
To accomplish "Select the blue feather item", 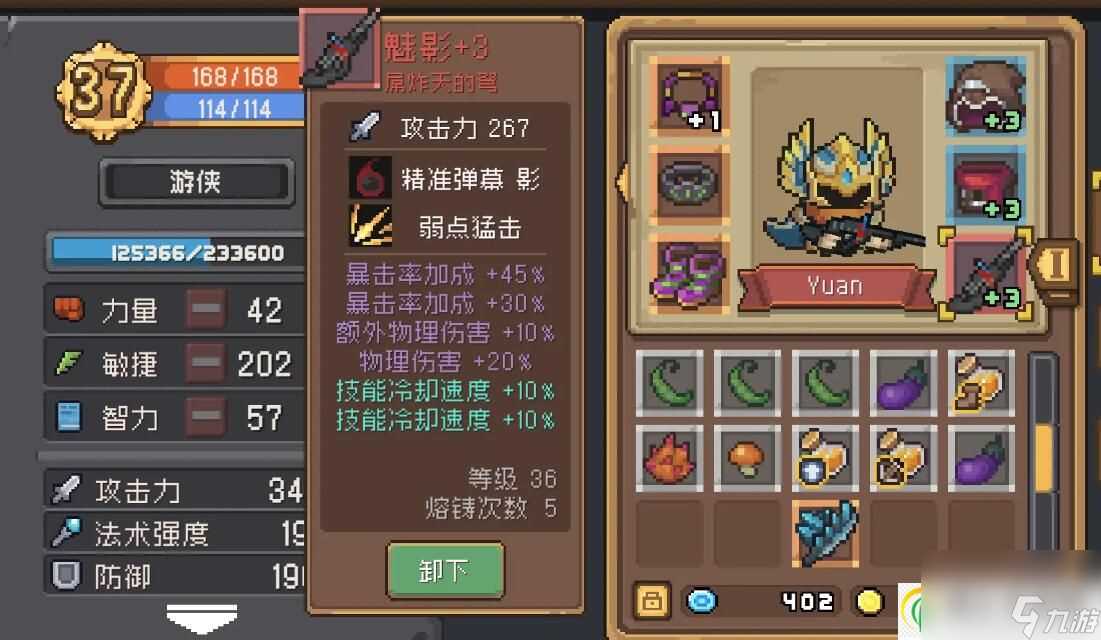I will (x=827, y=532).
